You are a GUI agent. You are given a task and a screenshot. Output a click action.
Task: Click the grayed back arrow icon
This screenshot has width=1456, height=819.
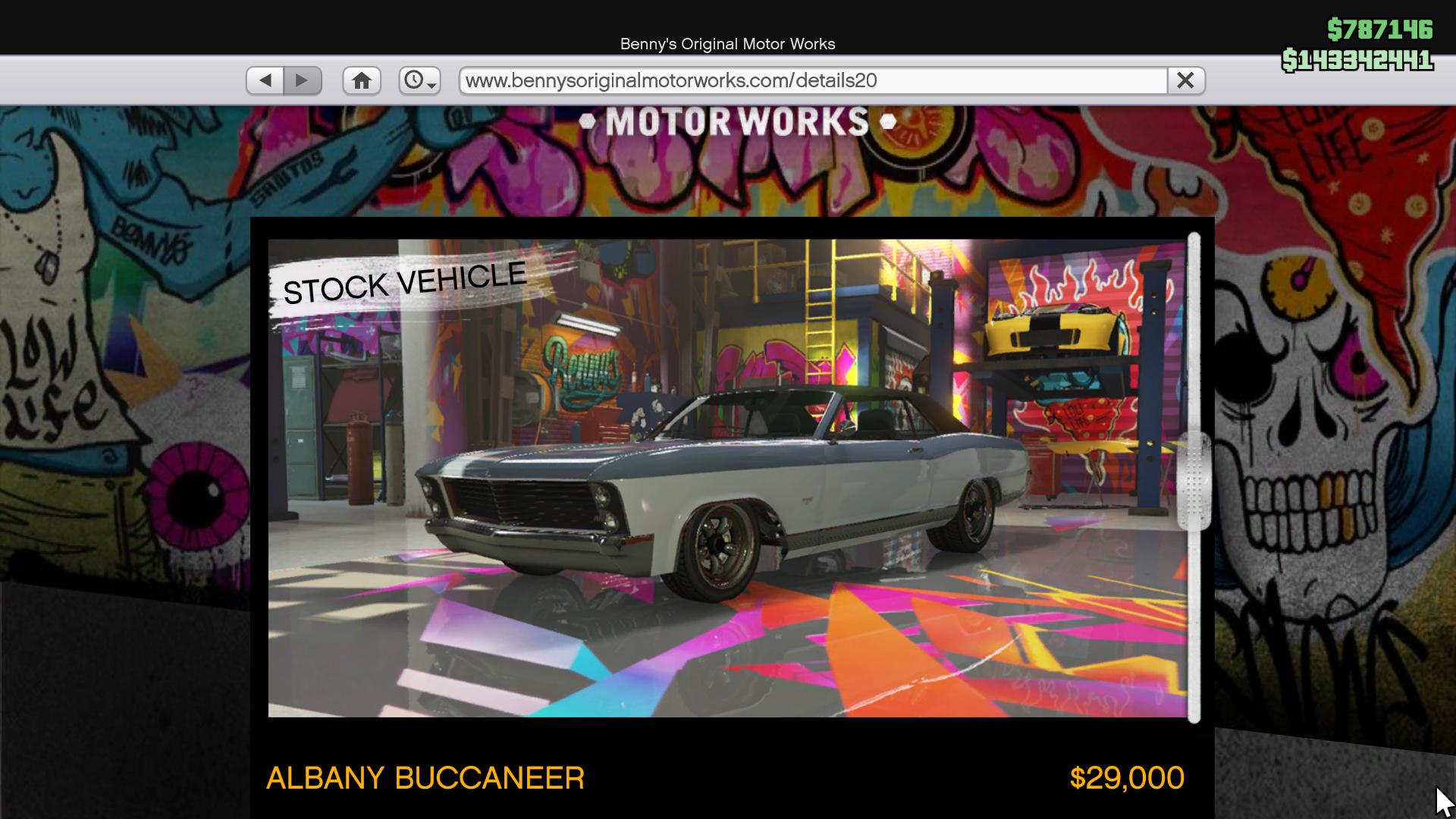pos(265,80)
